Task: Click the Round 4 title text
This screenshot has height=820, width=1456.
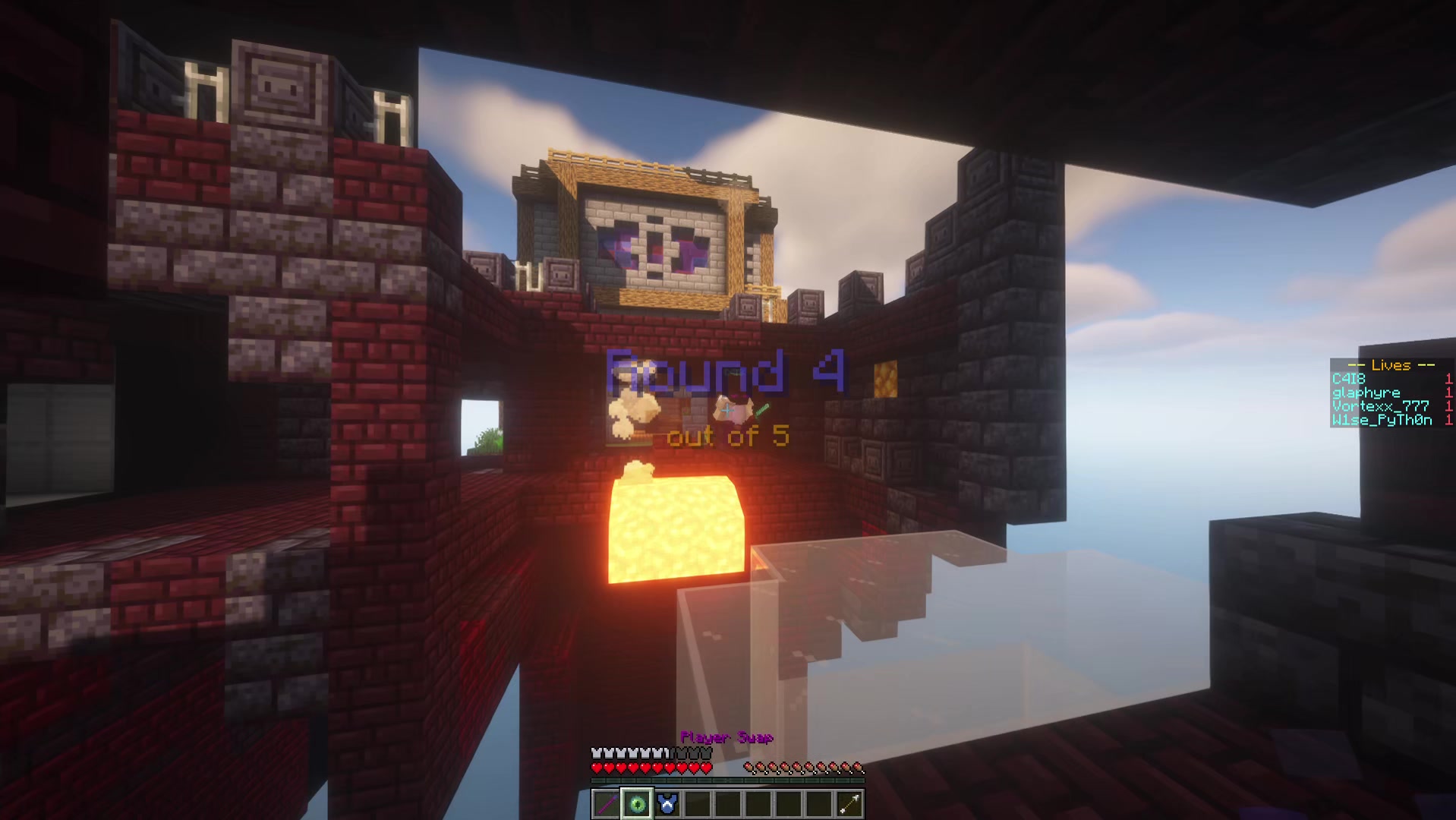Action: point(725,370)
